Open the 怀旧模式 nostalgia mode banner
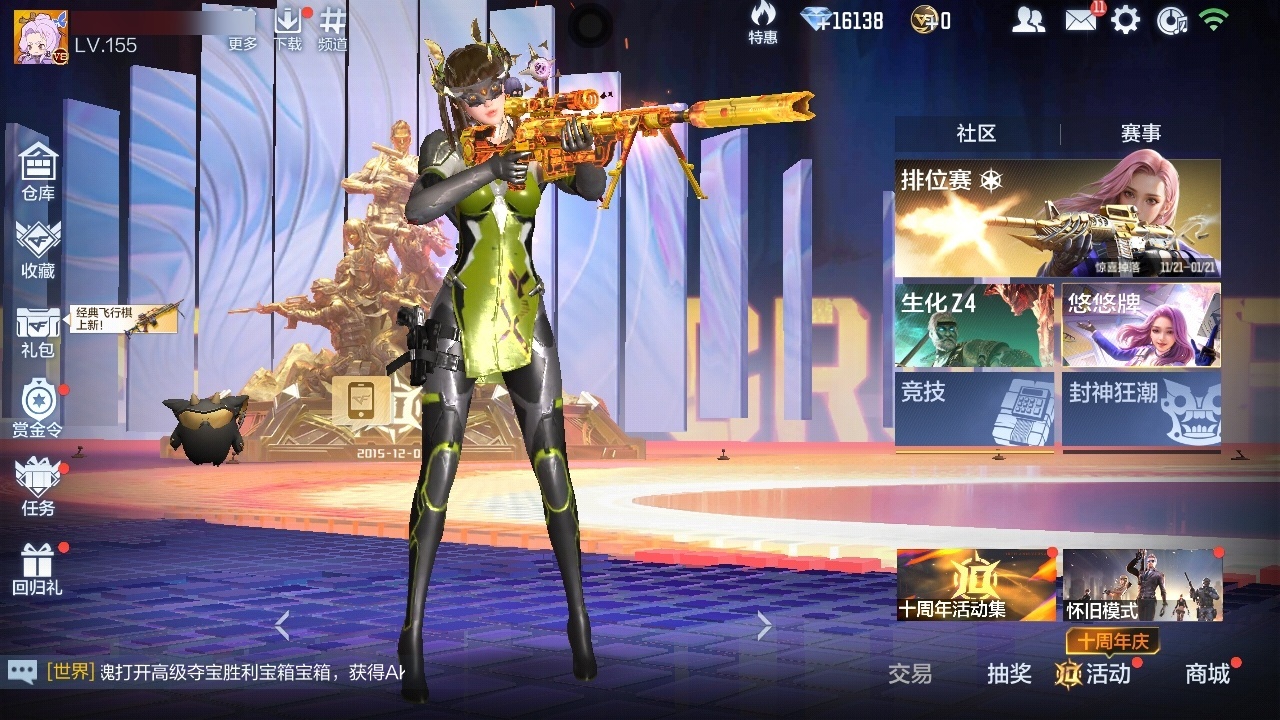Image resolution: width=1280 pixels, height=720 pixels. (x=1142, y=585)
